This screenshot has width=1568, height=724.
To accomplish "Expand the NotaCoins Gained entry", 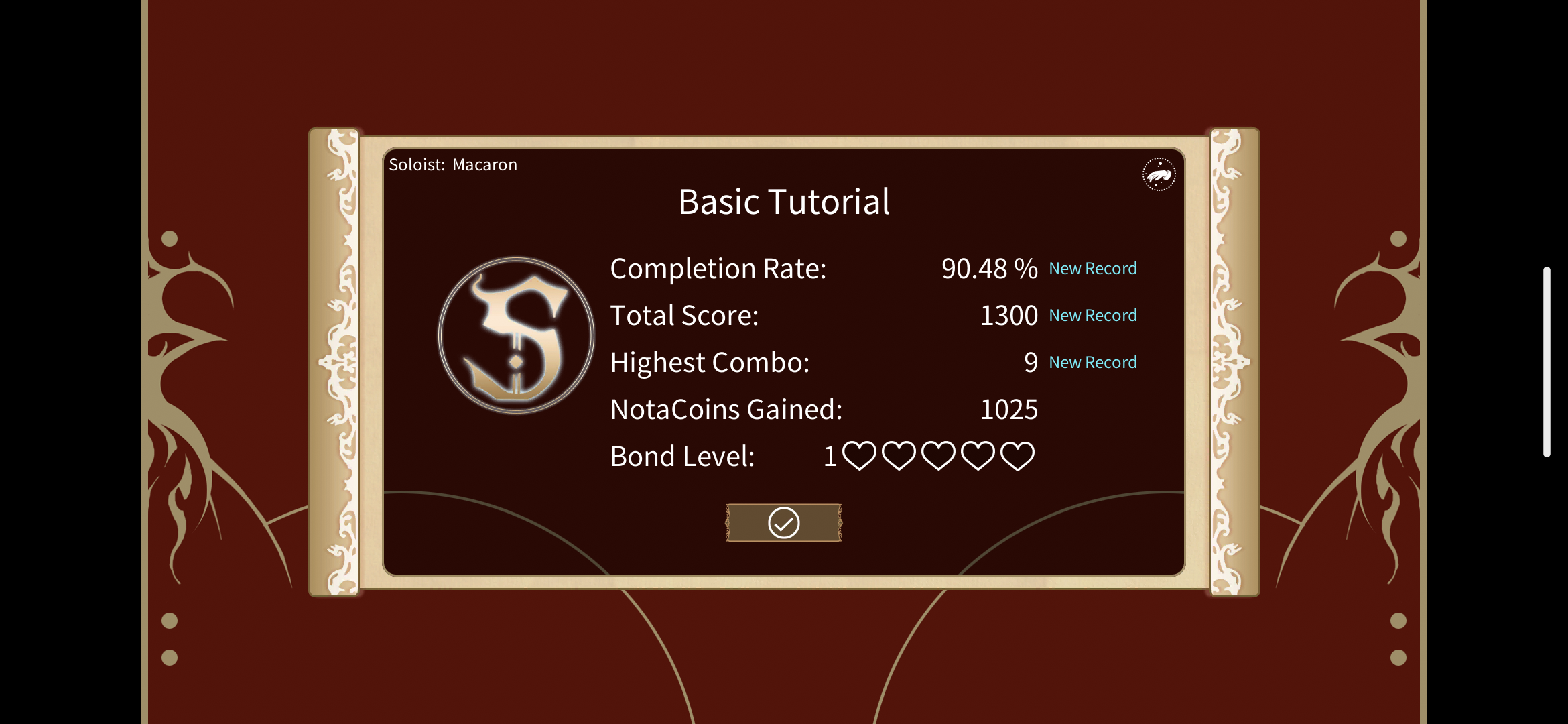I will (x=726, y=408).
